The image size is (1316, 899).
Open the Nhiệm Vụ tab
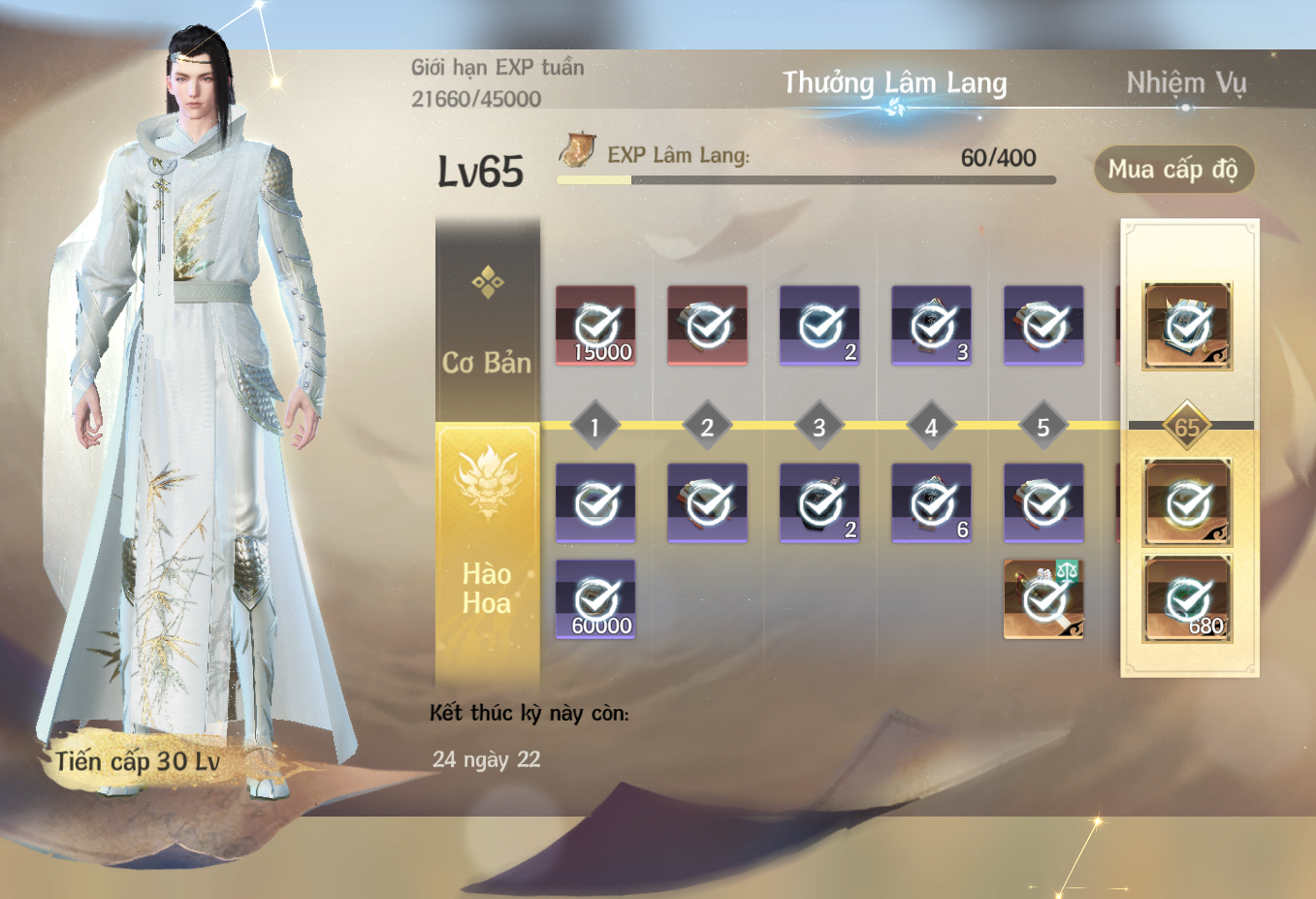coord(1185,83)
